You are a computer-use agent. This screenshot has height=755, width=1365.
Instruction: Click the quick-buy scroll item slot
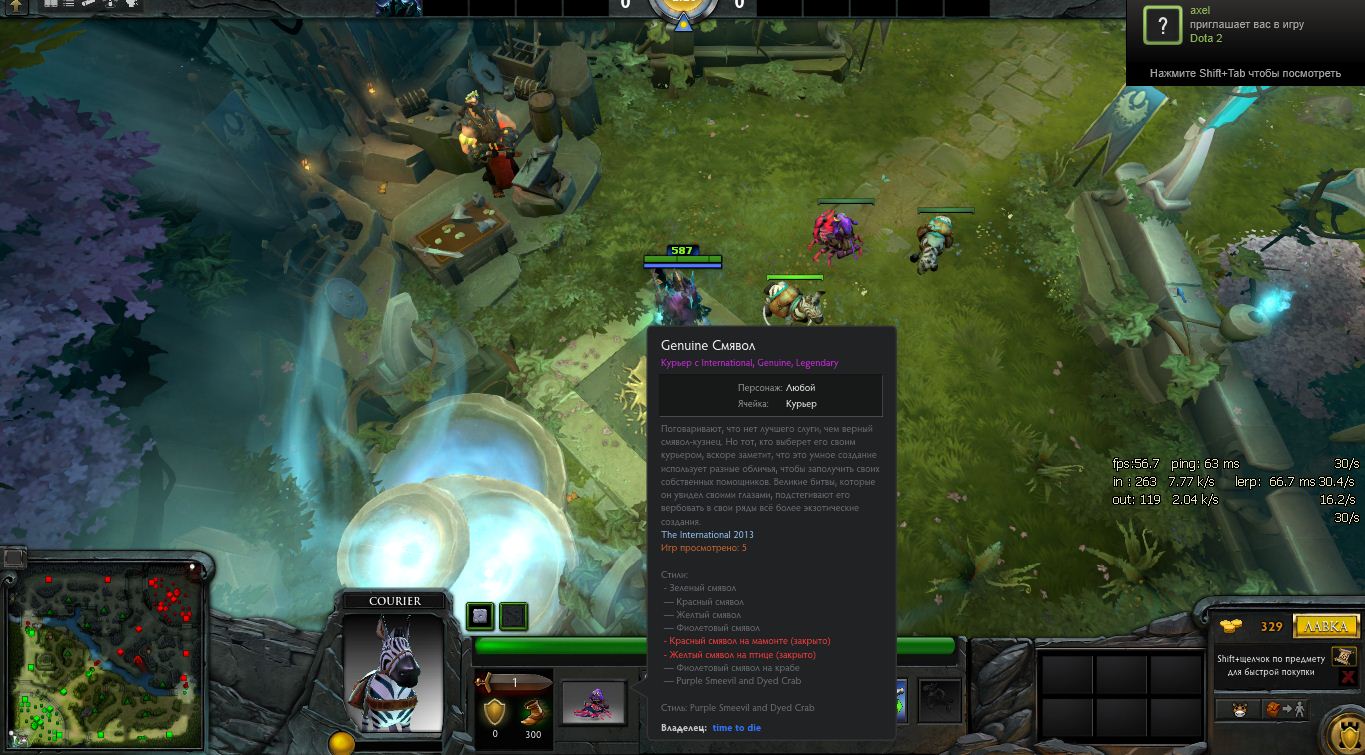[1343, 657]
